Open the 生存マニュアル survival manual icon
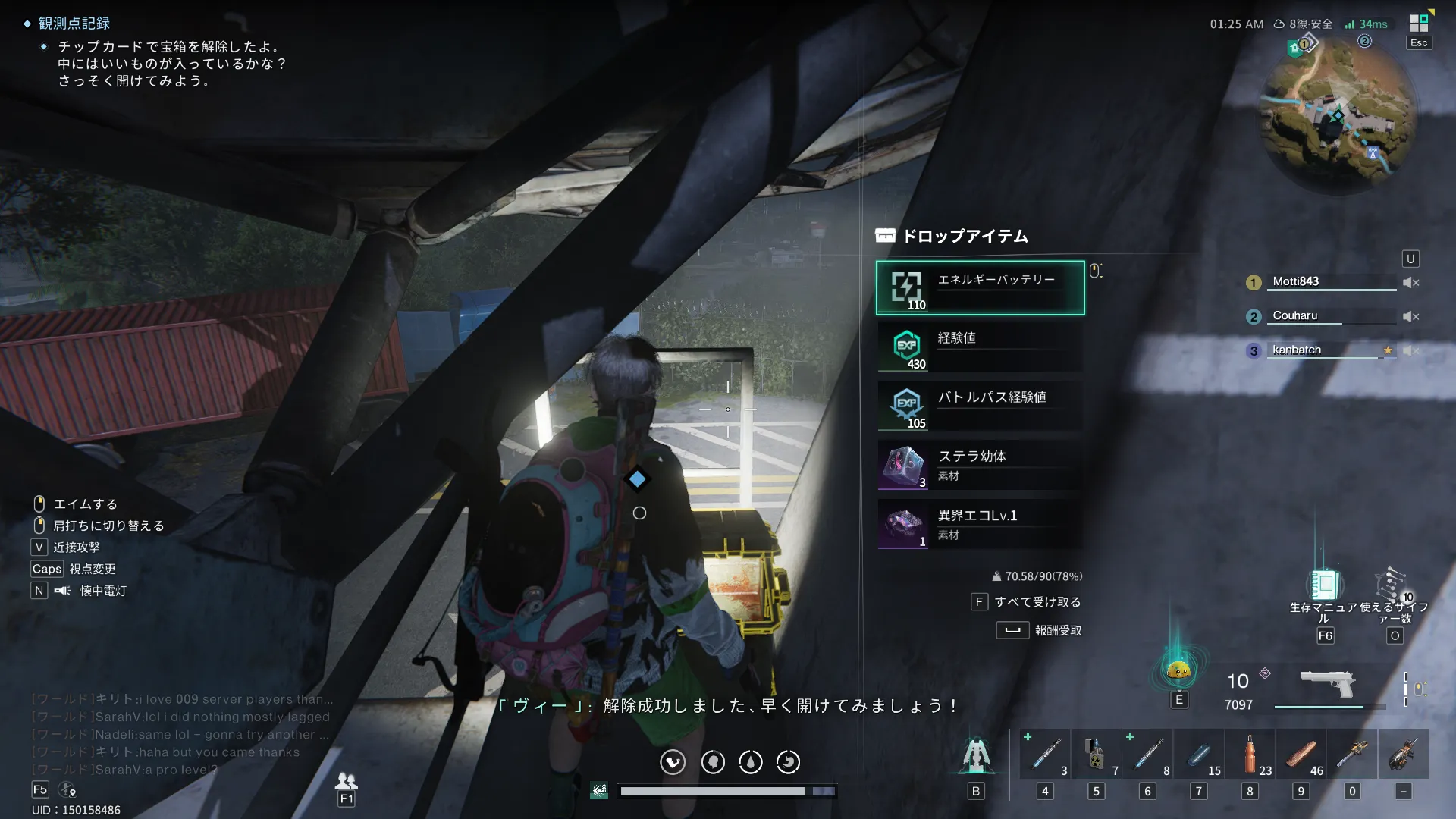The height and width of the screenshot is (819, 1456). click(x=1324, y=585)
